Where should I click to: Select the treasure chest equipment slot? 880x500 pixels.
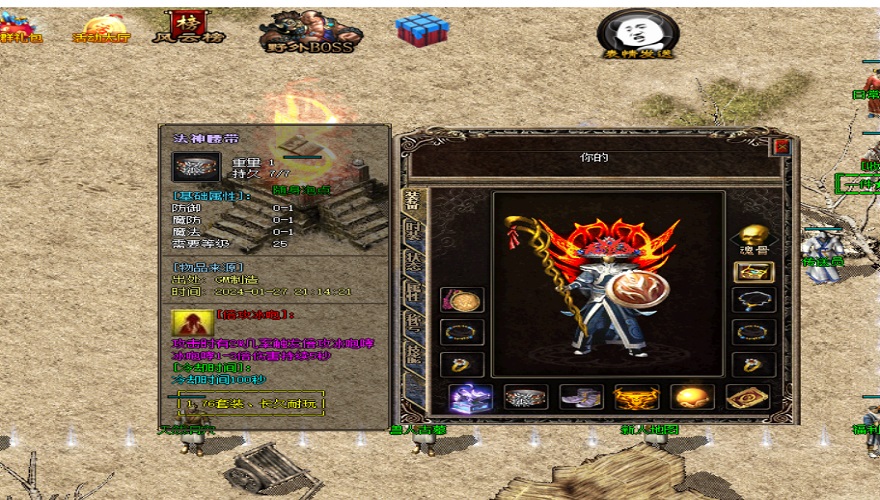coord(753,272)
